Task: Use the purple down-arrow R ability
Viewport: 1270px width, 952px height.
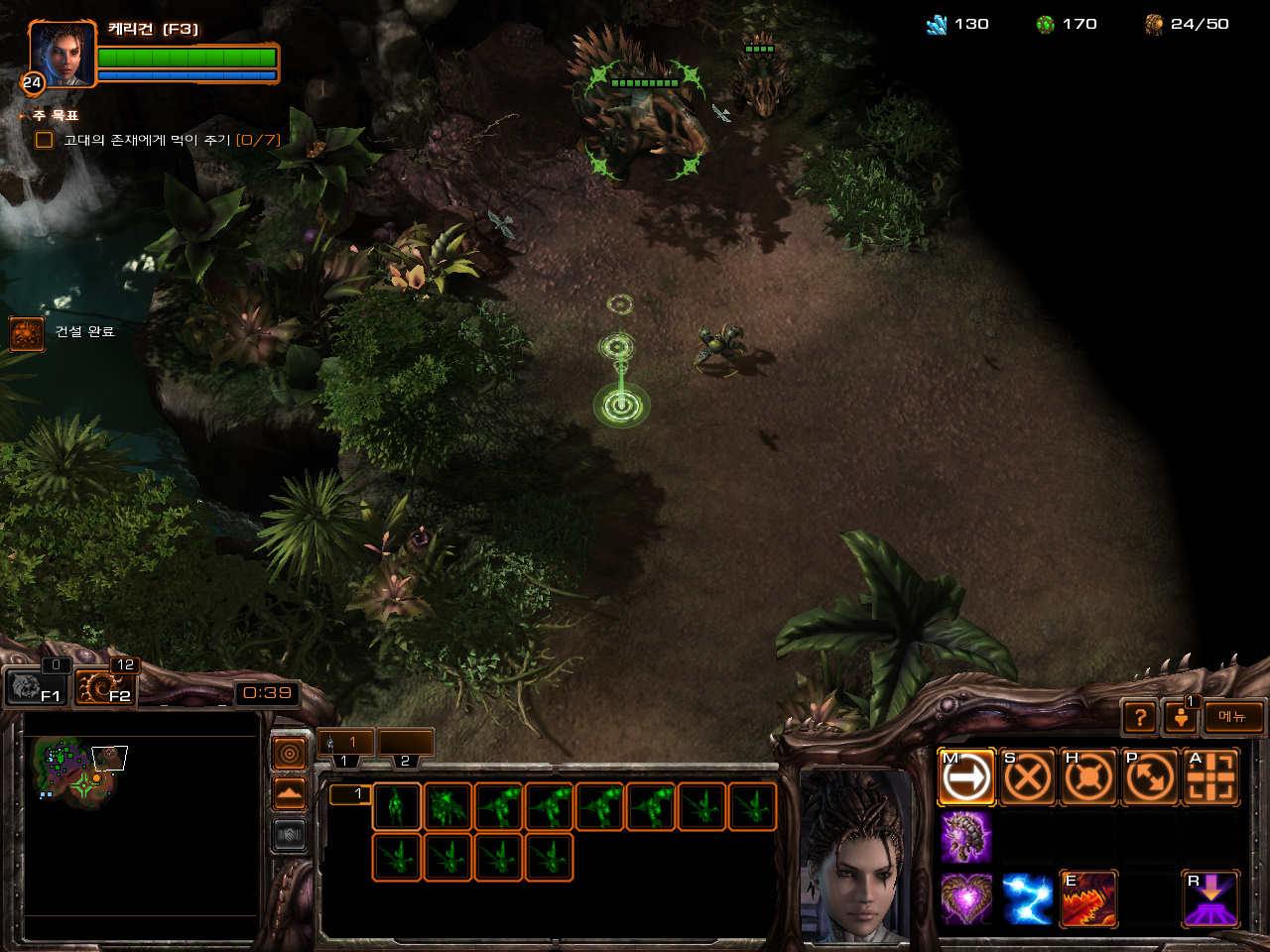Action: coord(1211,898)
